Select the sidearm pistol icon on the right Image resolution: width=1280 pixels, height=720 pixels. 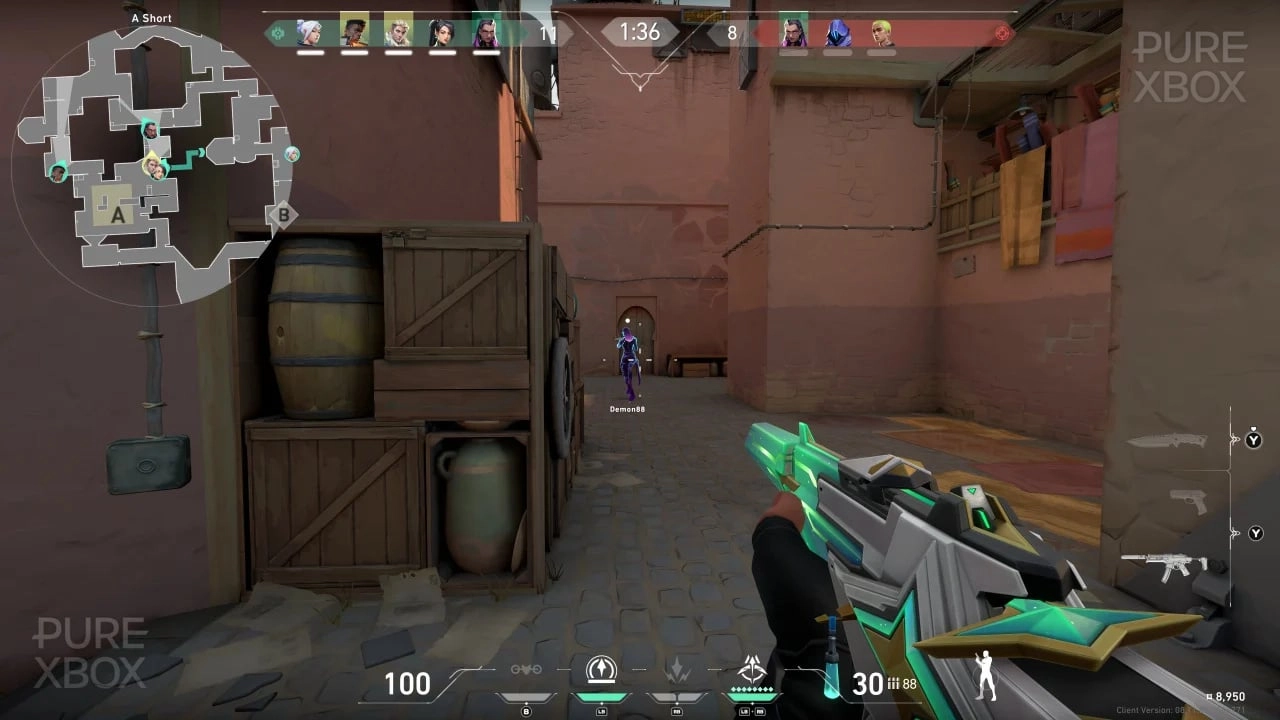click(x=1187, y=497)
